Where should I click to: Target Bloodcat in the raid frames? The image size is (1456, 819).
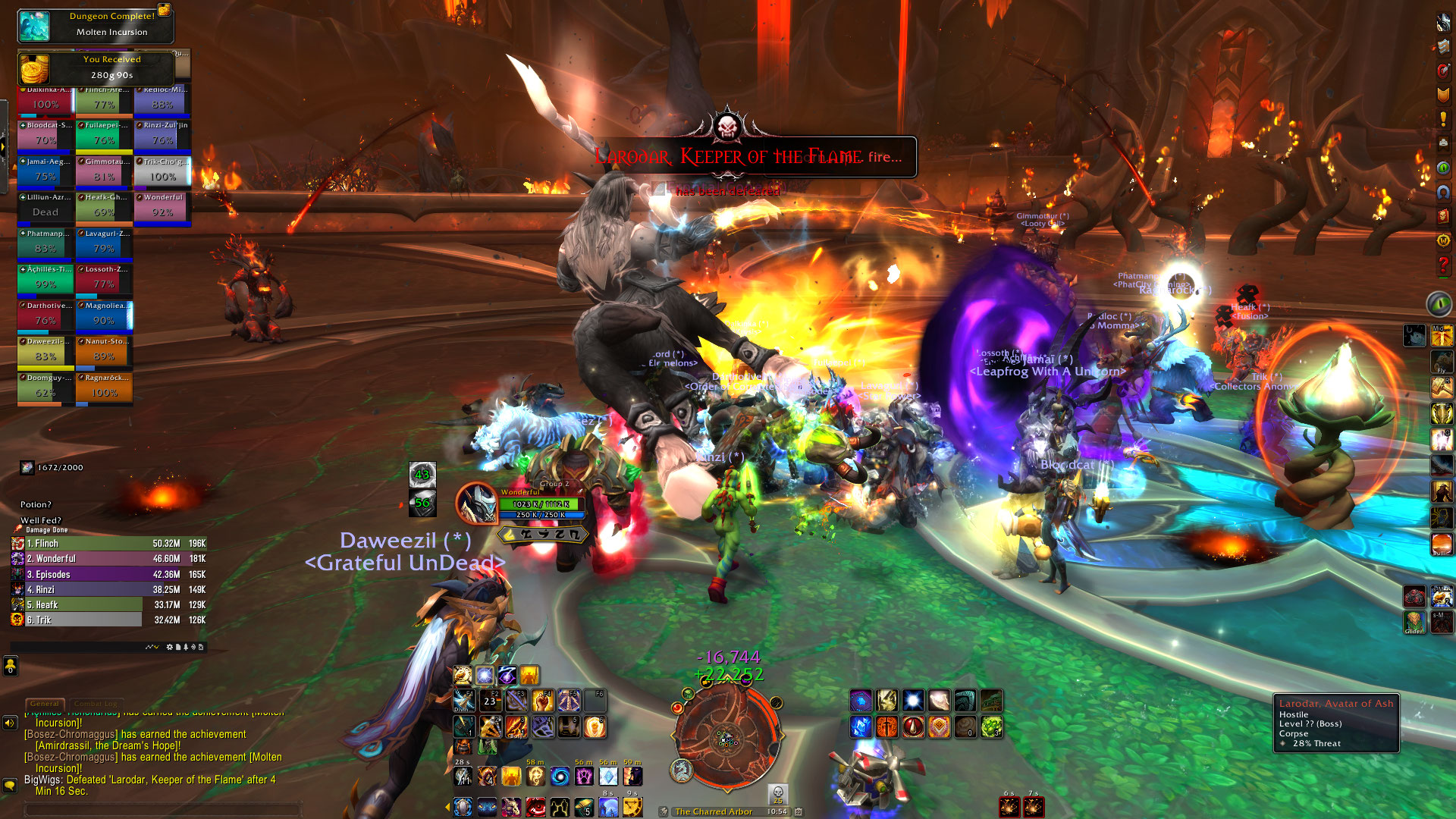coord(45,135)
